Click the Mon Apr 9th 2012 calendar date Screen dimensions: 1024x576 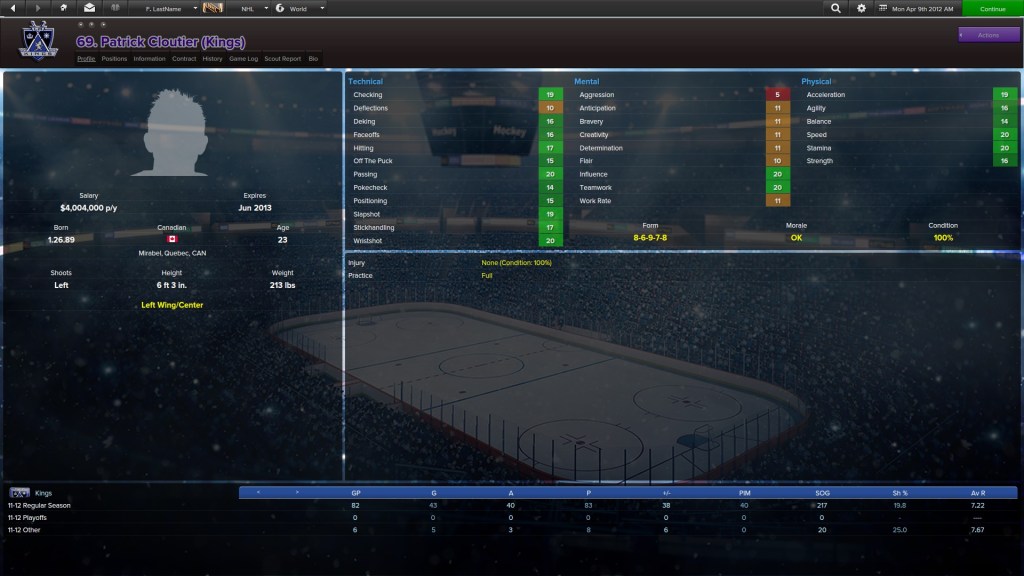pyautogui.click(x=918, y=8)
